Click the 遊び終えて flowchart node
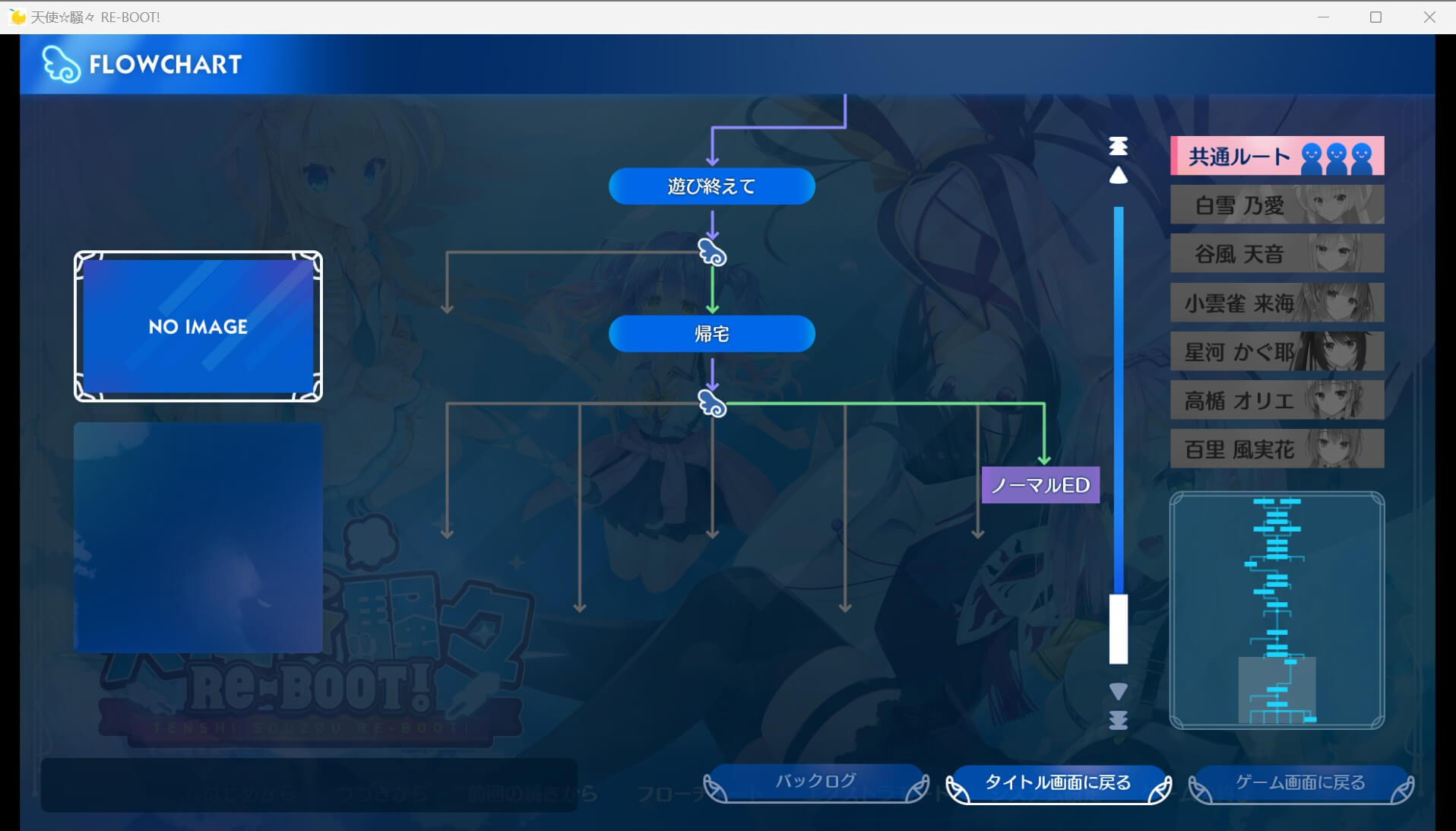This screenshot has width=1456, height=831. click(x=711, y=186)
